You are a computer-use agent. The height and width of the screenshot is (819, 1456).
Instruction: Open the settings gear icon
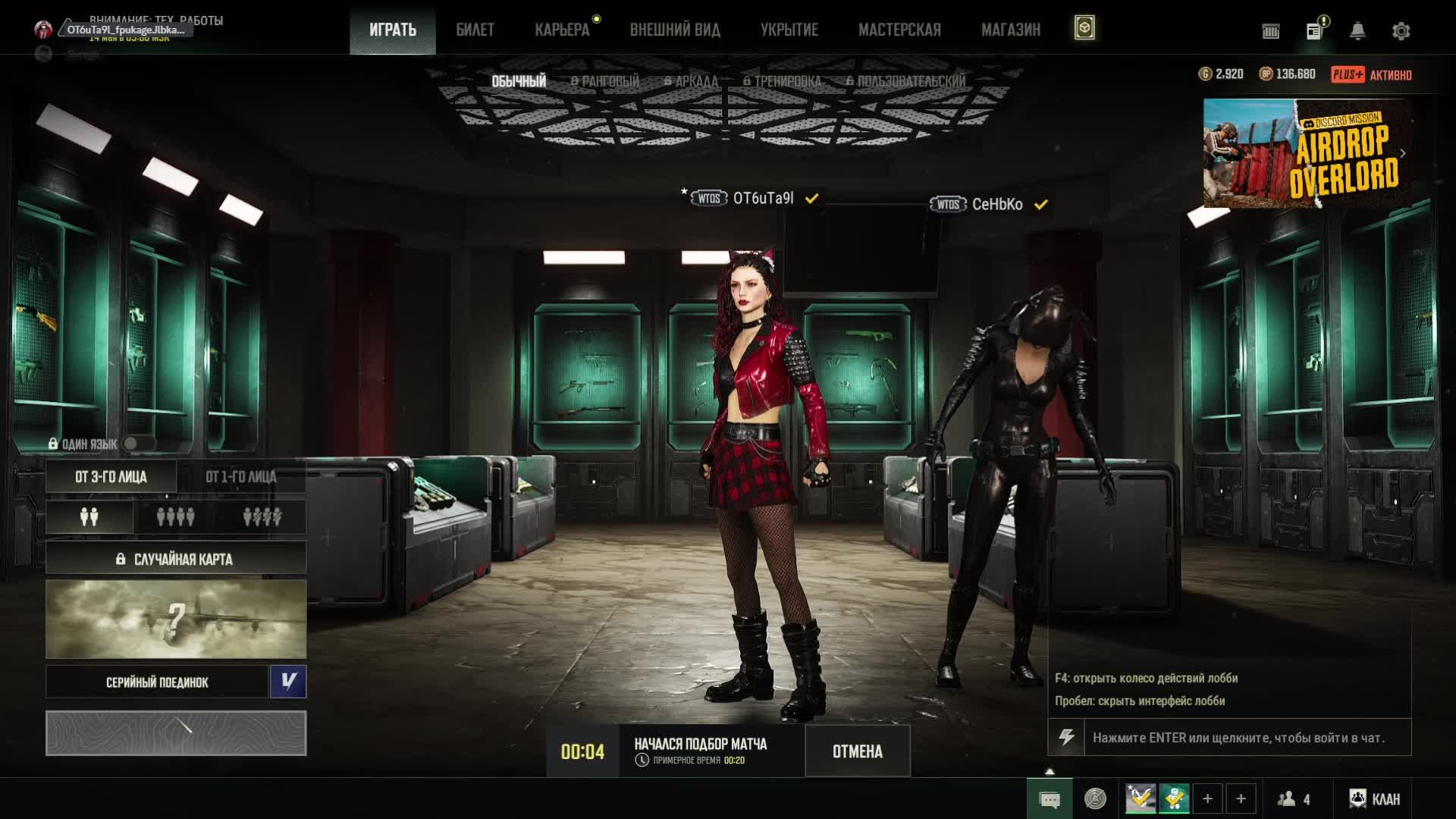pyautogui.click(x=1401, y=31)
